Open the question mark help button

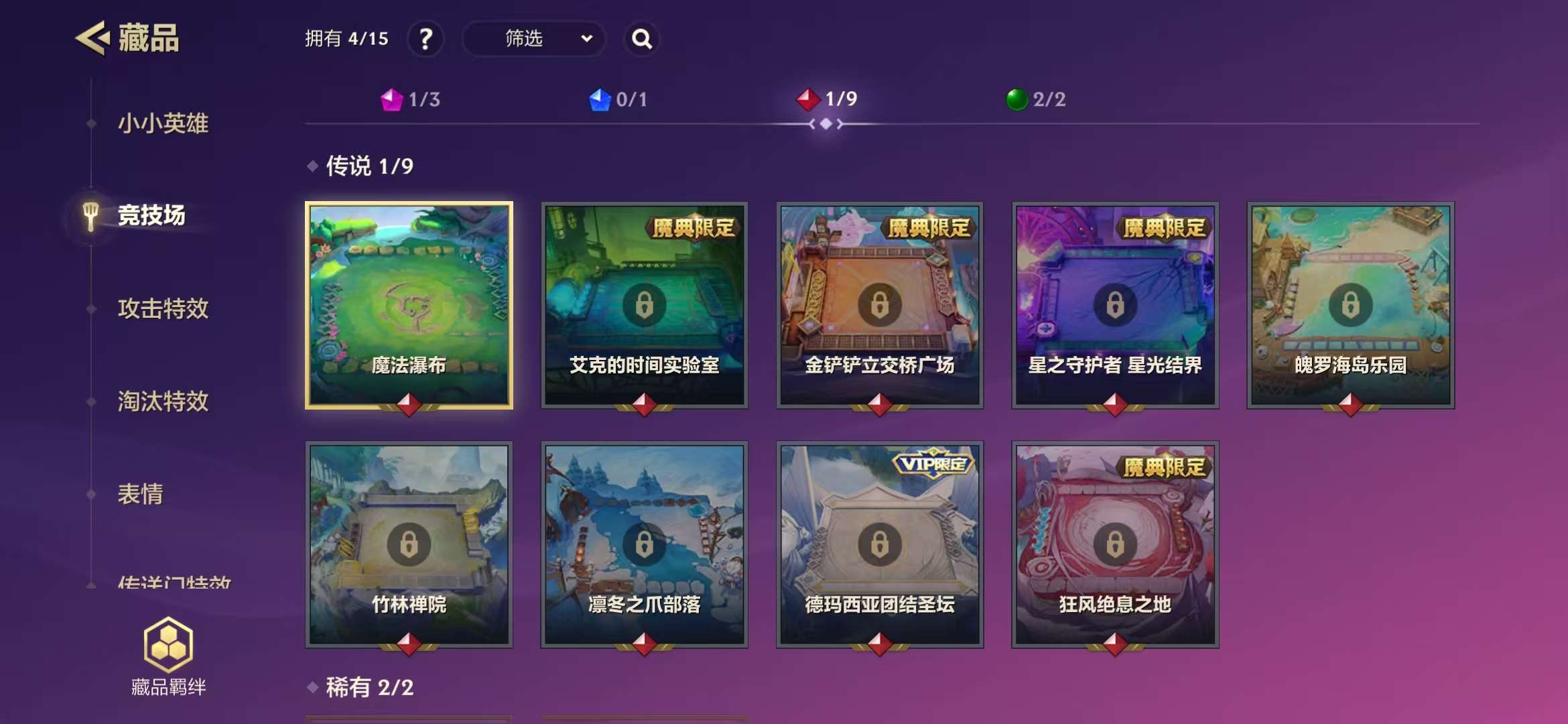coord(426,39)
